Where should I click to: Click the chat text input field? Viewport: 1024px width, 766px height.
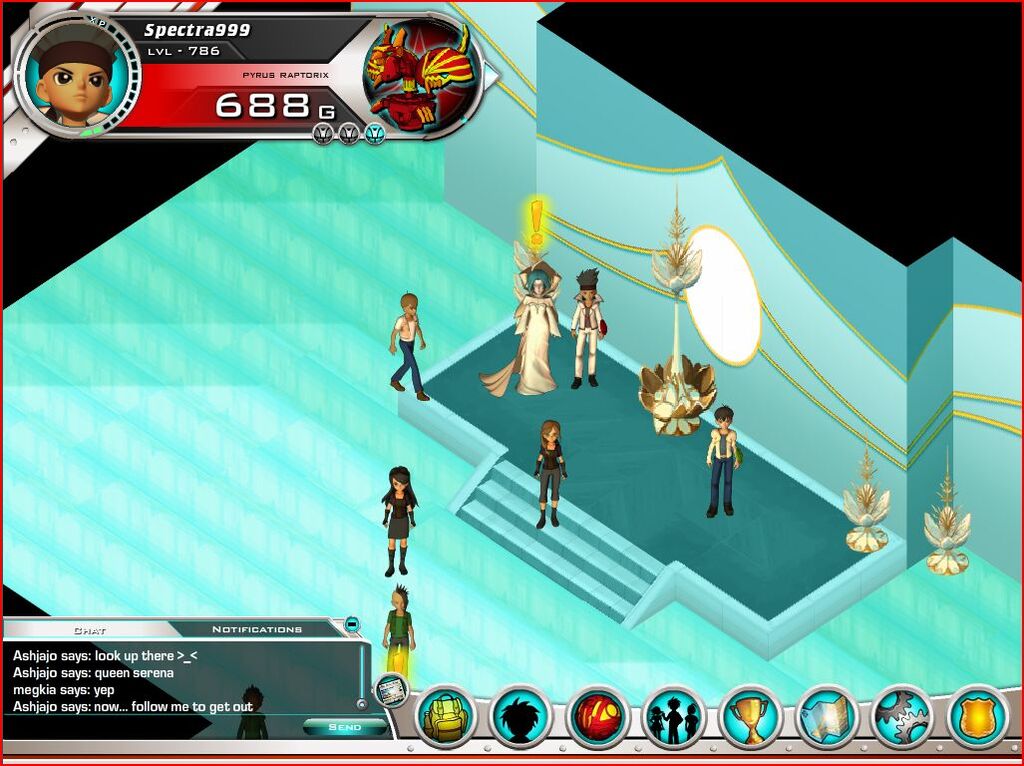coord(150,727)
